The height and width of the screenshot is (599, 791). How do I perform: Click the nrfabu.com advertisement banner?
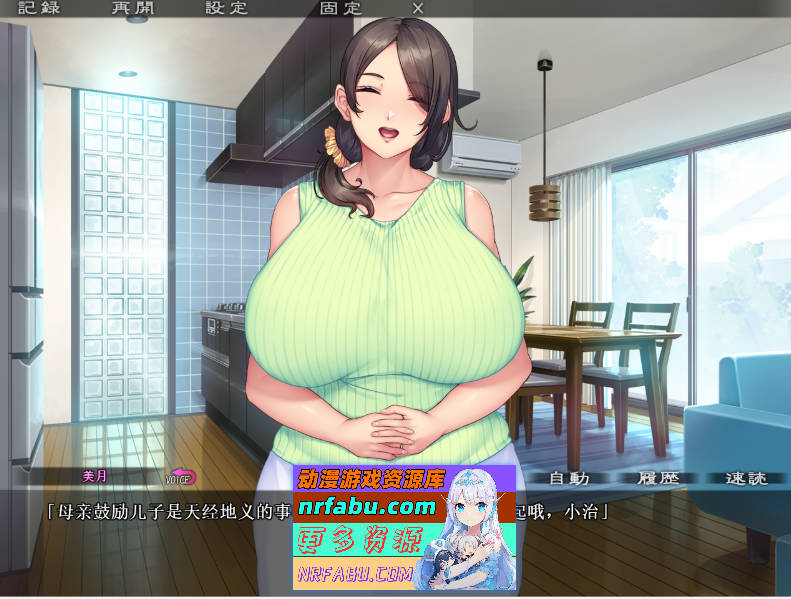coord(404,526)
